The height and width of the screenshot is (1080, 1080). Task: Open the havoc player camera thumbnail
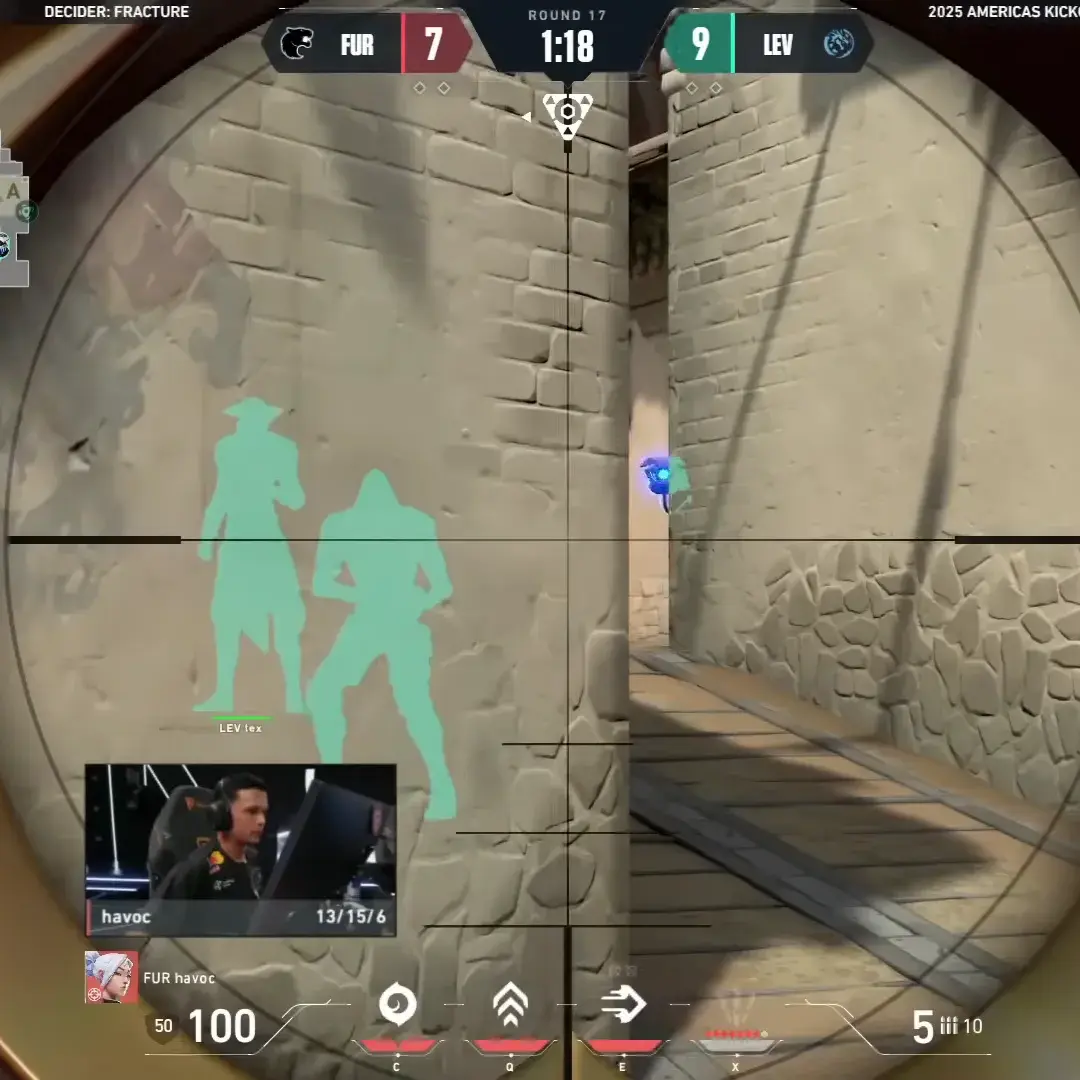tap(240, 836)
